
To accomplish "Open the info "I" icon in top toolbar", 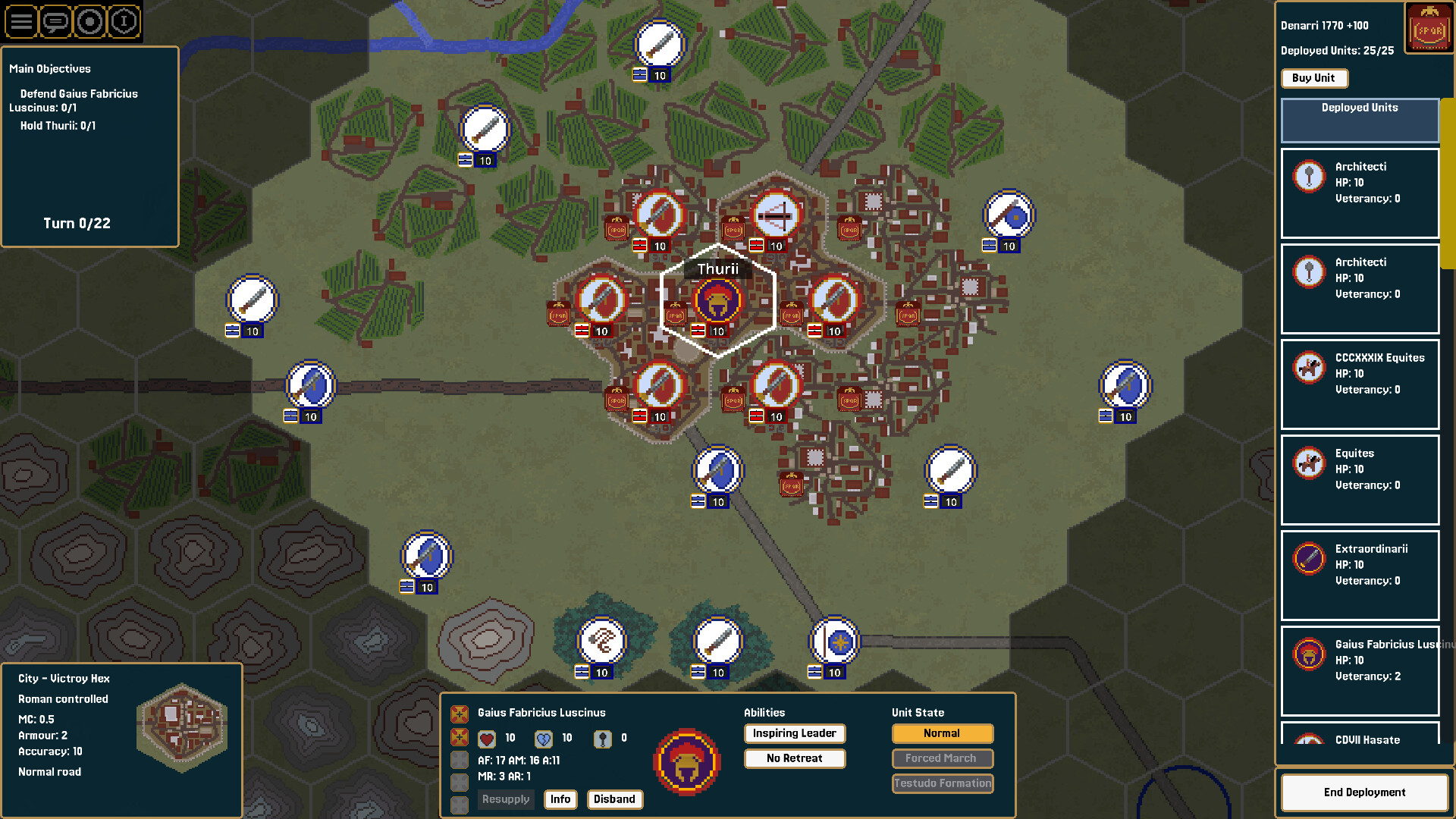I will (125, 22).
